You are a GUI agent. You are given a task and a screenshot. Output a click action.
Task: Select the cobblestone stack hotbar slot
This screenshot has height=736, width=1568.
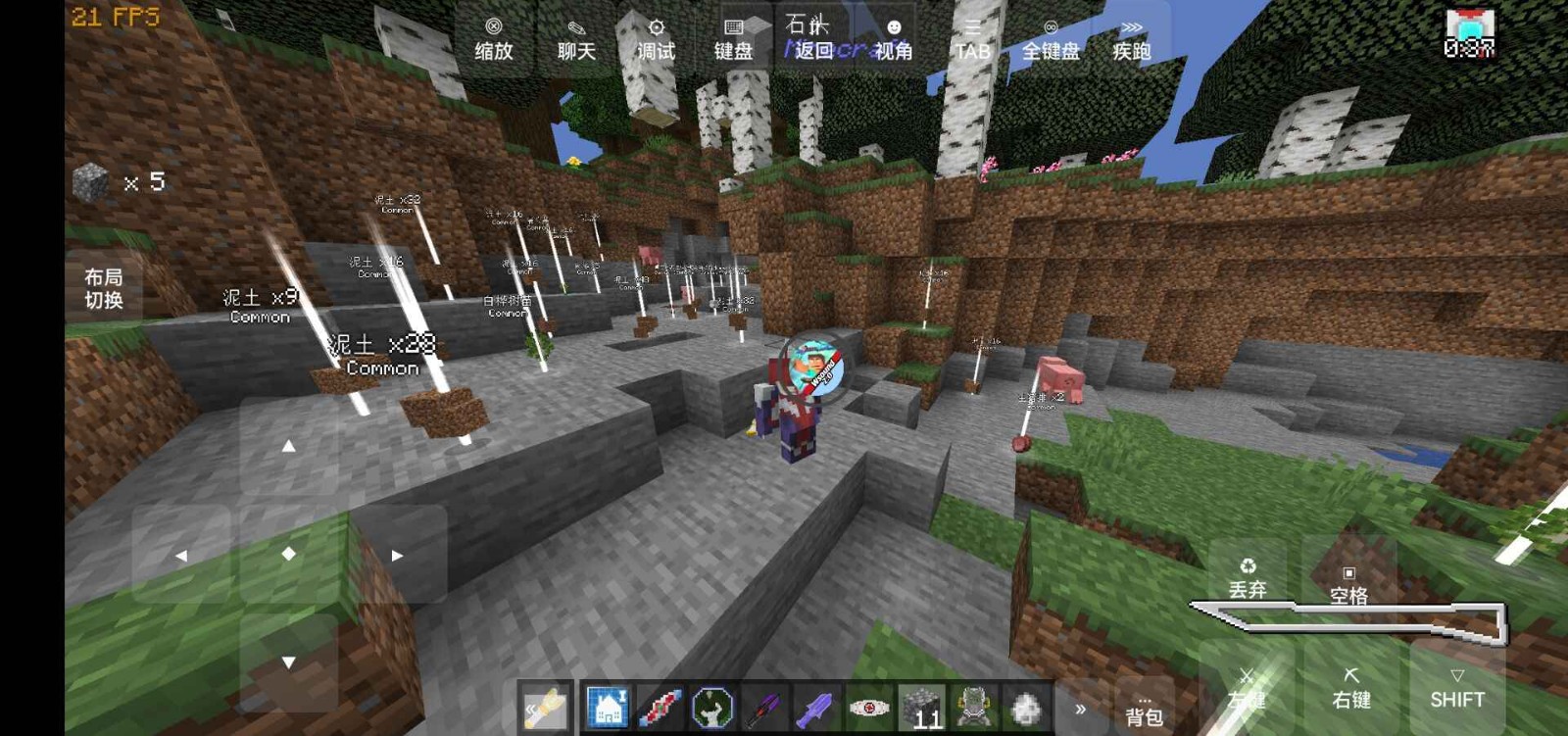click(921, 708)
